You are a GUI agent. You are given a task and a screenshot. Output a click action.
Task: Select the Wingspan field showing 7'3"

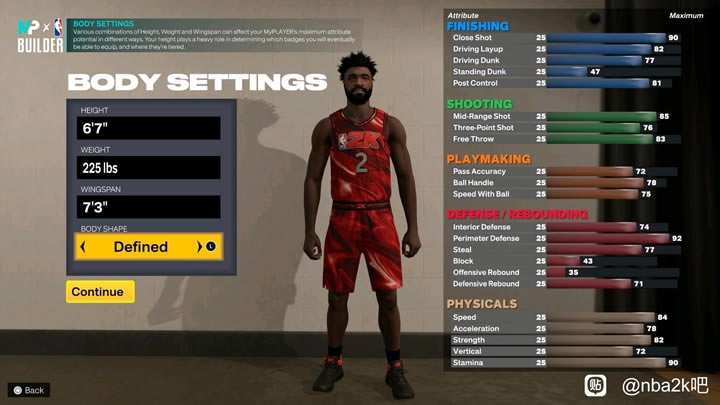pyautogui.click(x=149, y=207)
